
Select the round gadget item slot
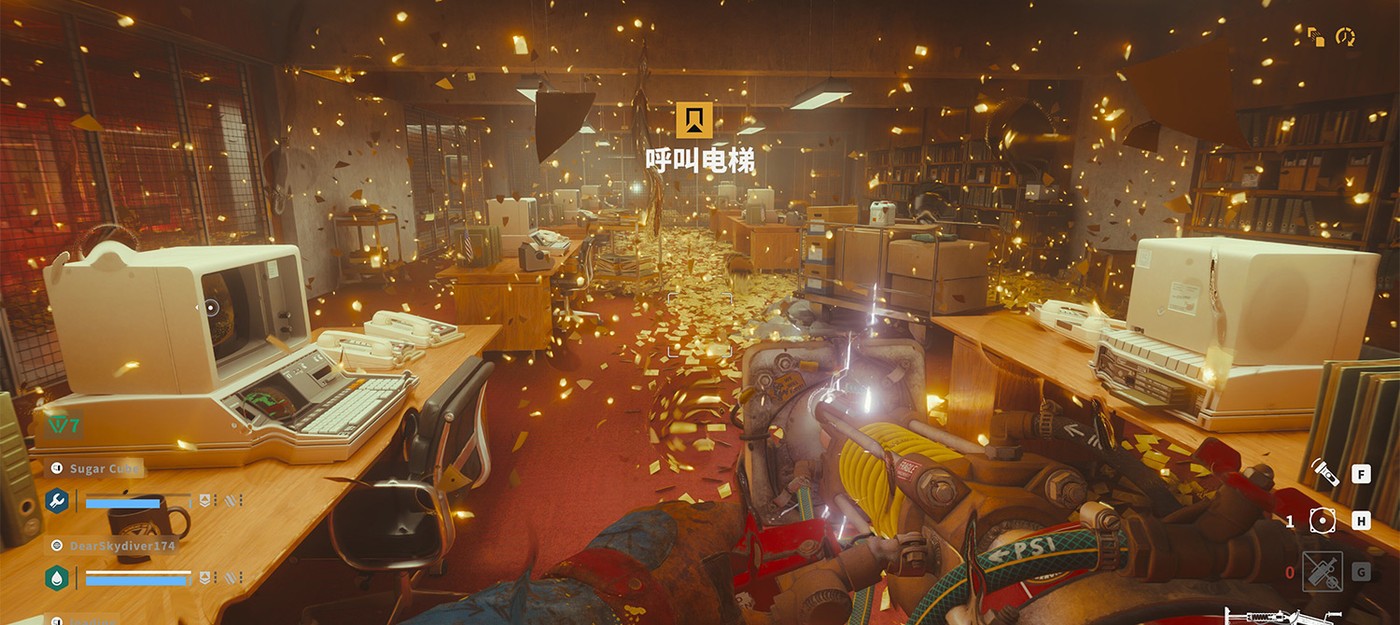pyautogui.click(x=1321, y=521)
